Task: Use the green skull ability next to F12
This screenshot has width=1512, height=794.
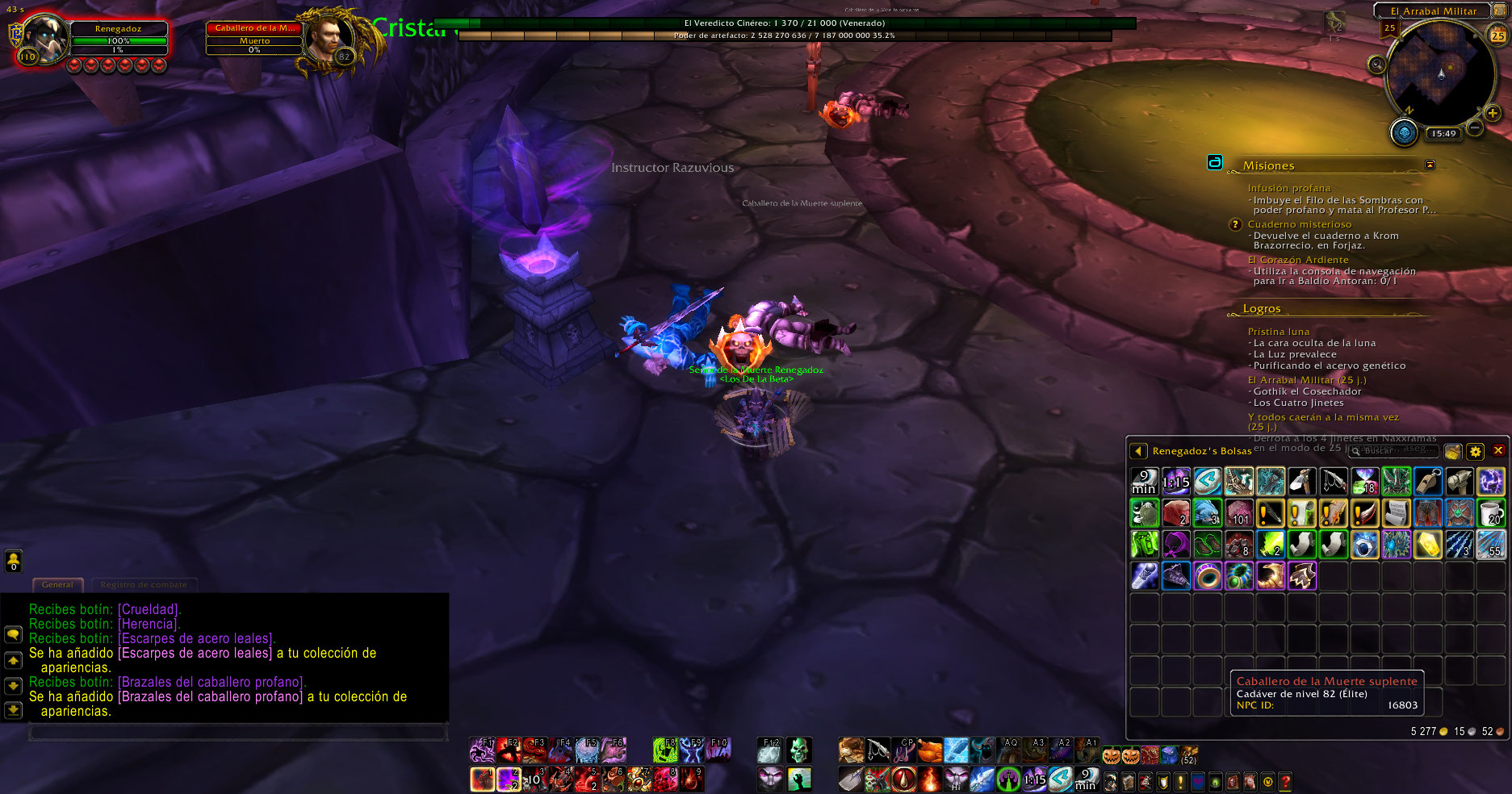Action: [798, 750]
